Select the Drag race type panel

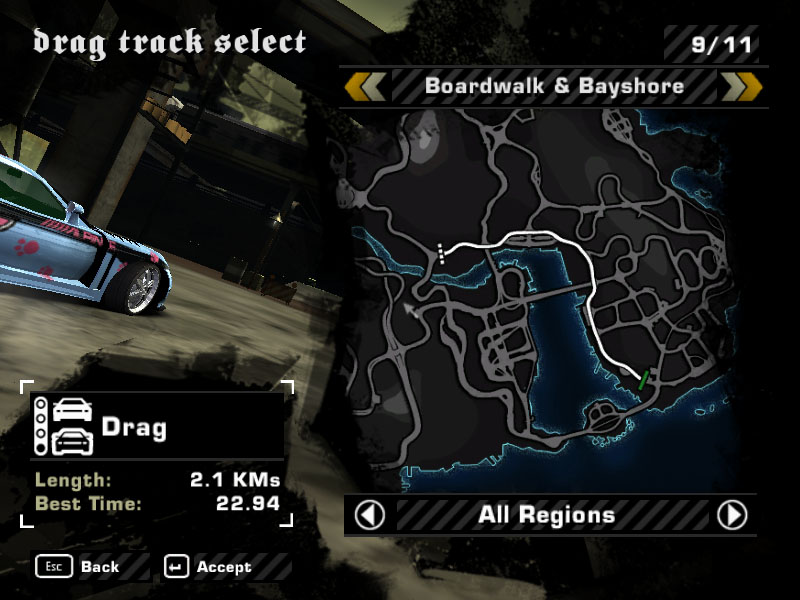(157, 427)
